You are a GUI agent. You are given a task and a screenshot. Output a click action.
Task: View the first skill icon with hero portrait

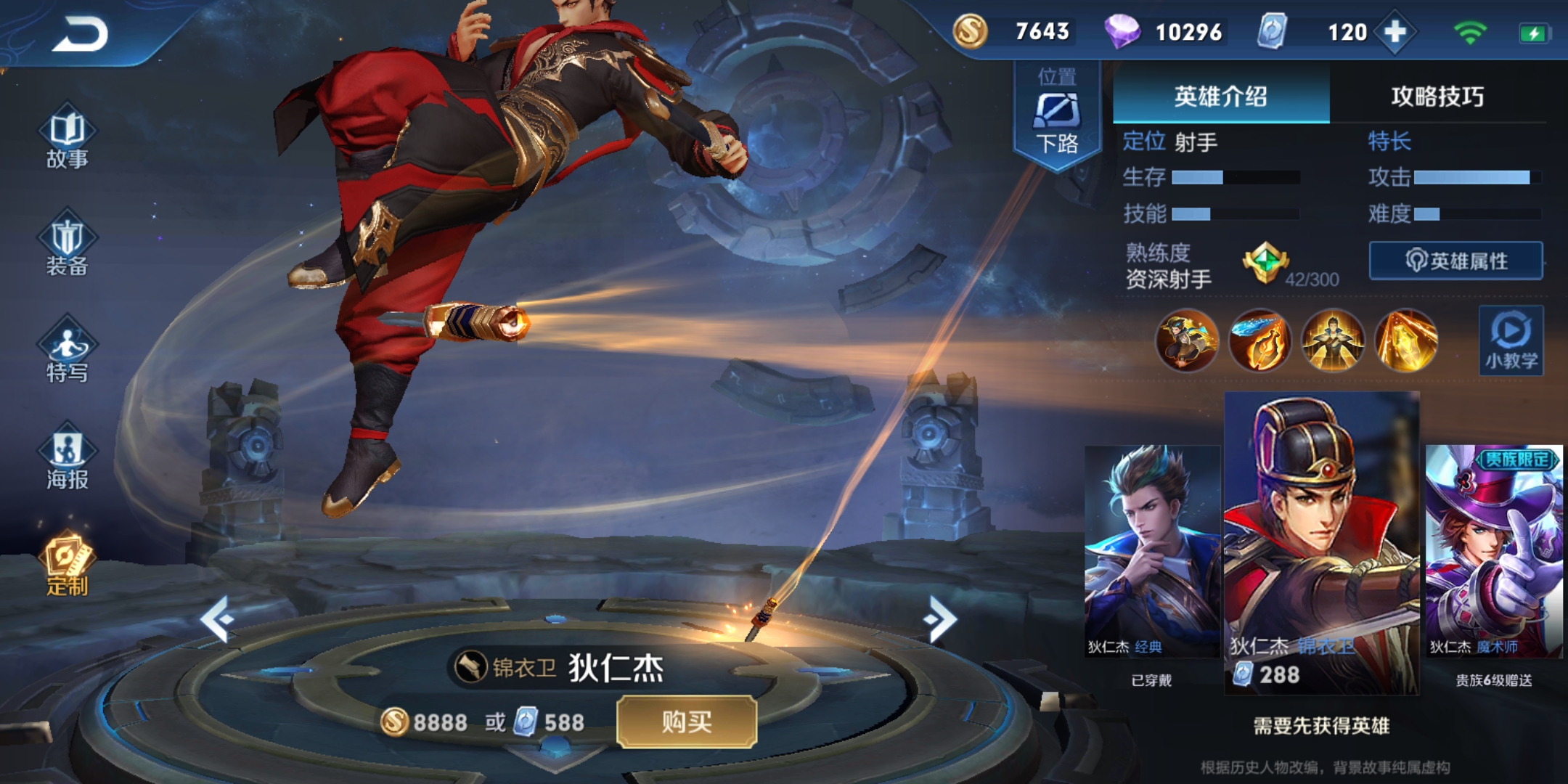pos(1186,340)
